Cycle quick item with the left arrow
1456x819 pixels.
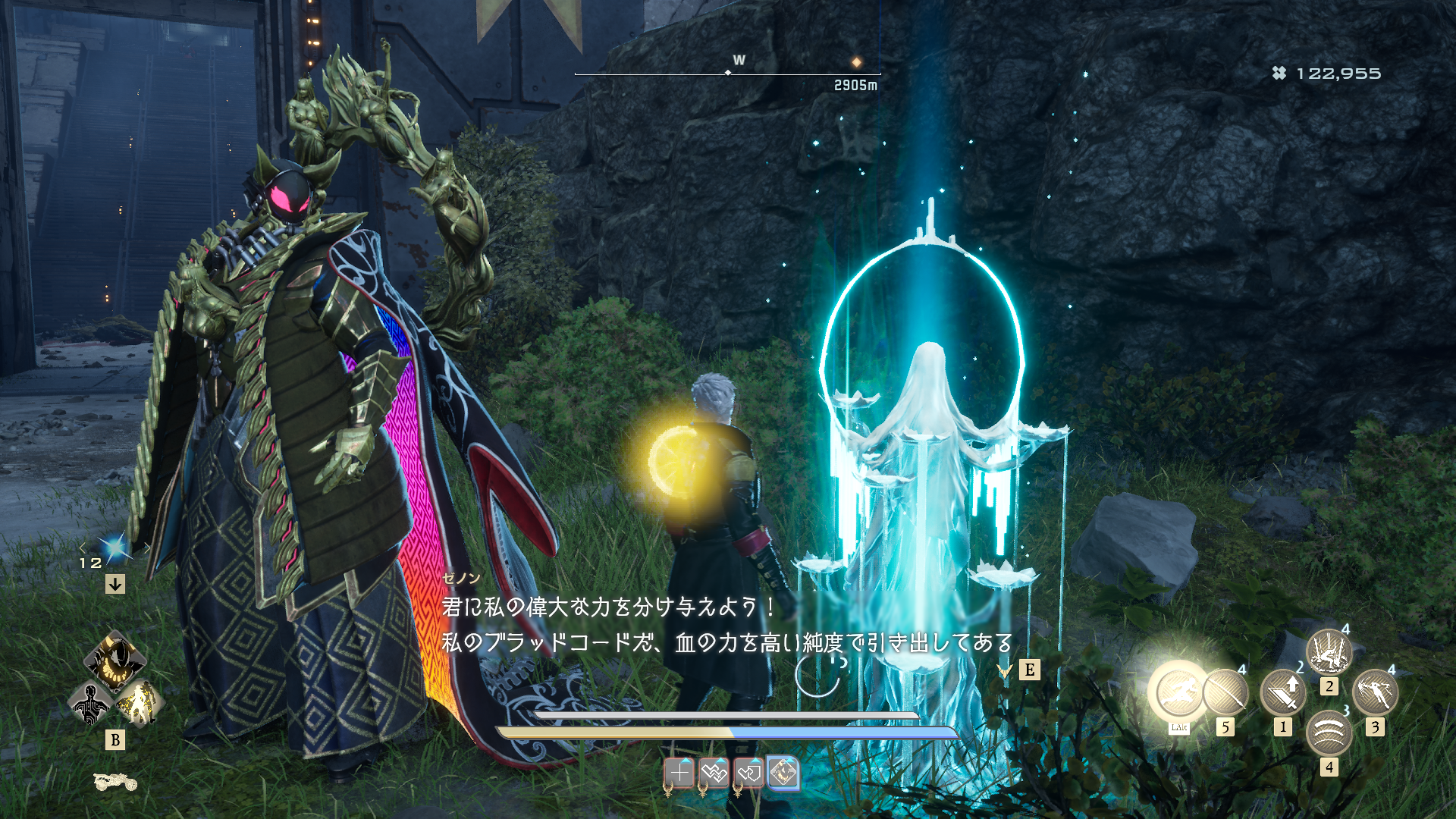point(83,548)
